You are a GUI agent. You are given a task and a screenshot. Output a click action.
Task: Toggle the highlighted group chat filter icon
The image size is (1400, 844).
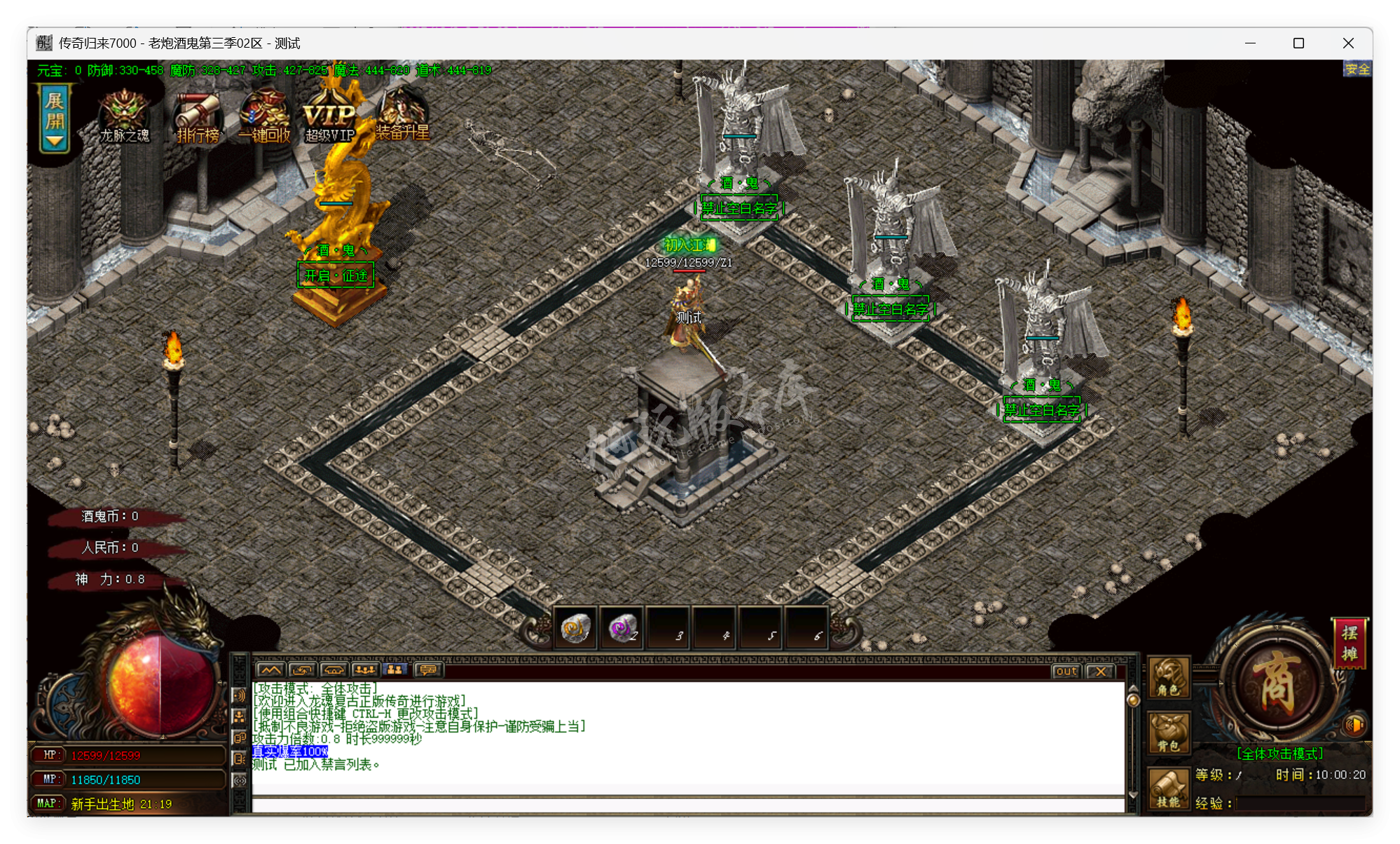(x=394, y=669)
